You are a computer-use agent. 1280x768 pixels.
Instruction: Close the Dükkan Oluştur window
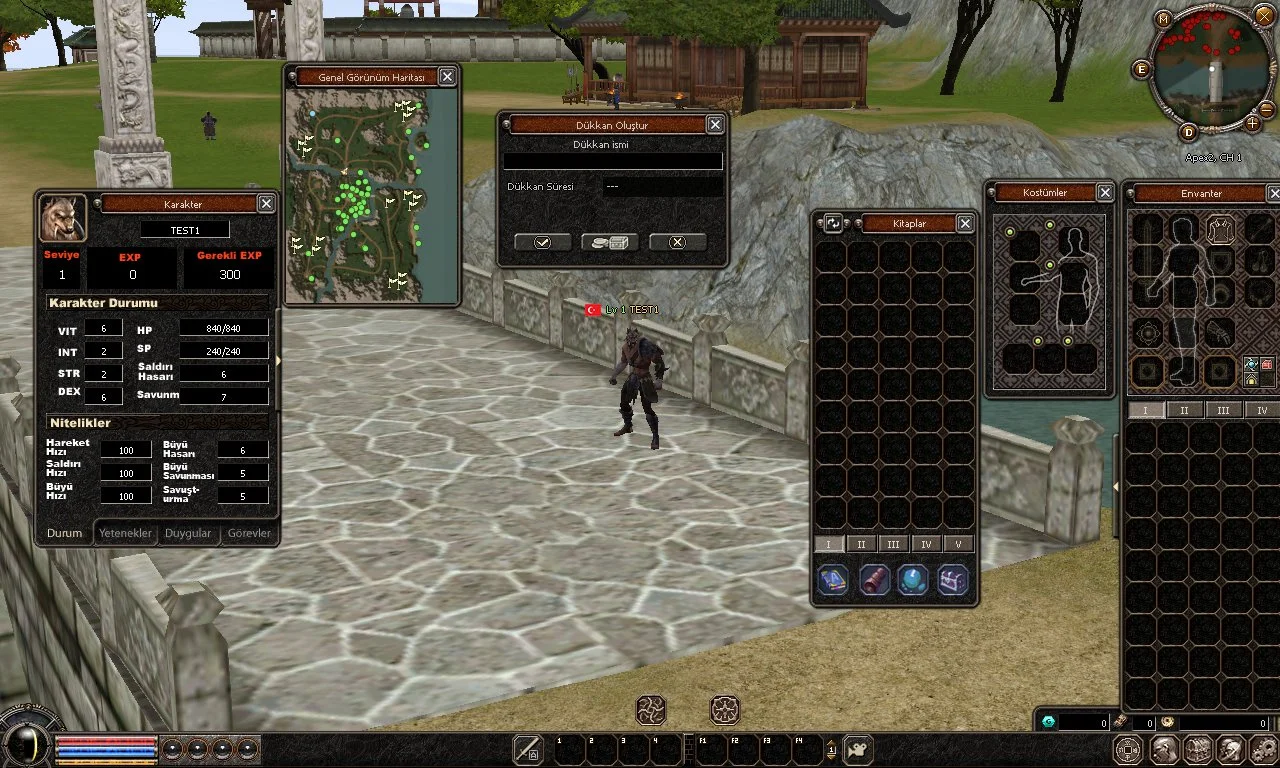[715, 125]
